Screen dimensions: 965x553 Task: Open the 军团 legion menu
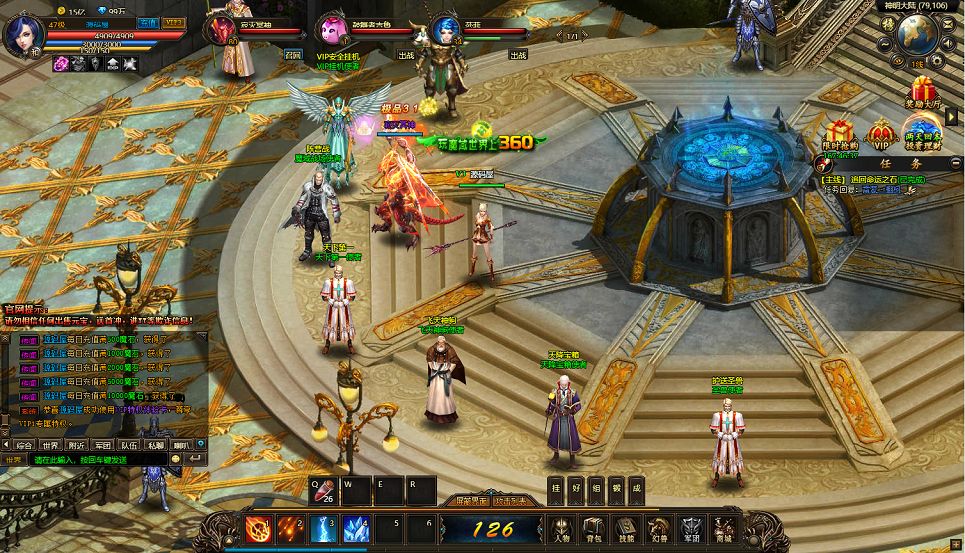click(692, 528)
